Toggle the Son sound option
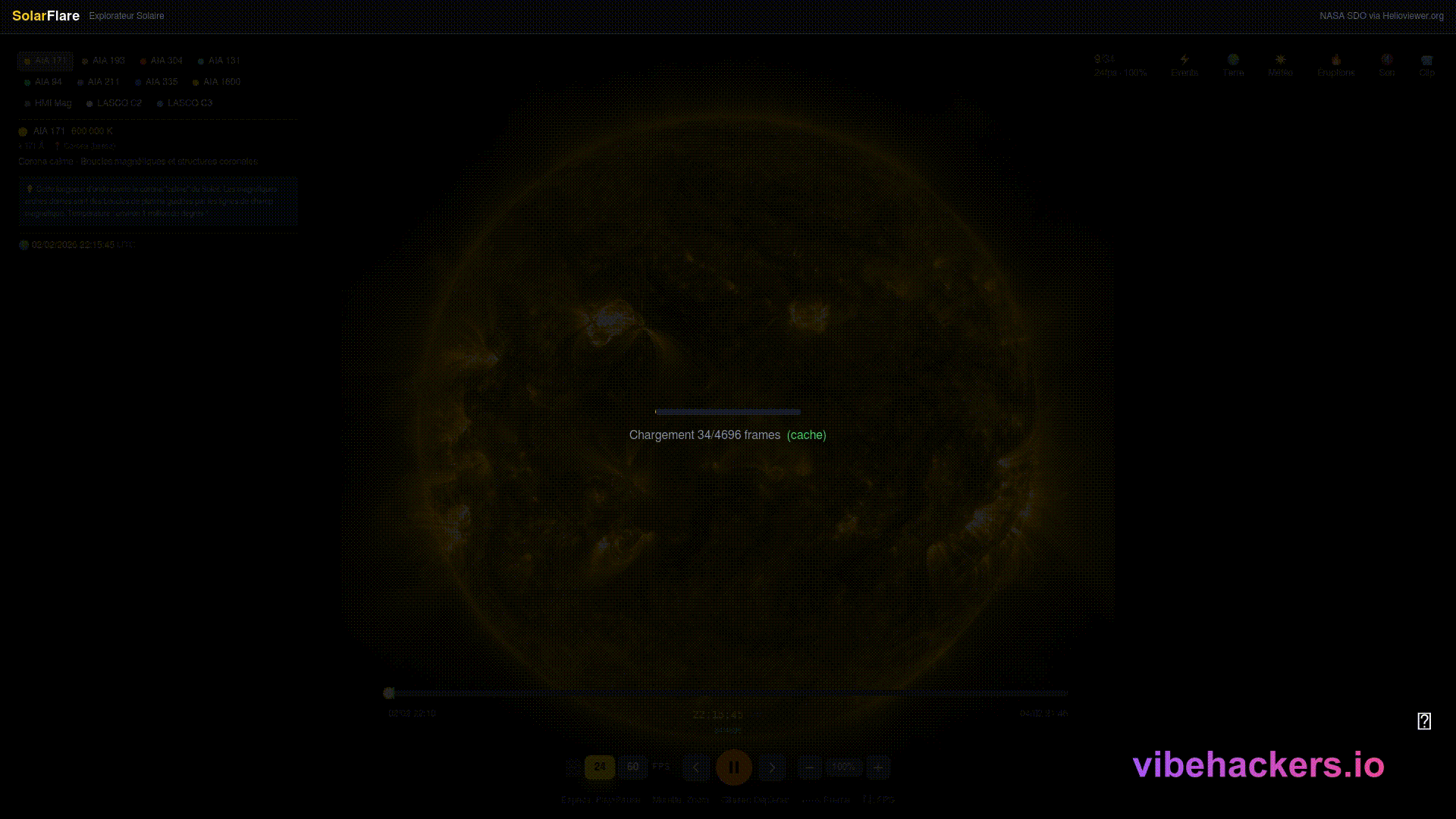 (x=1386, y=65)
